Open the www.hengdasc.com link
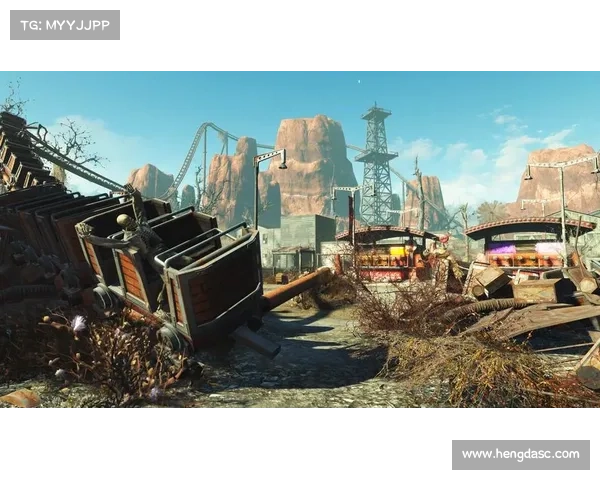This screenshot has height=480, width=600. coord(520,454)
